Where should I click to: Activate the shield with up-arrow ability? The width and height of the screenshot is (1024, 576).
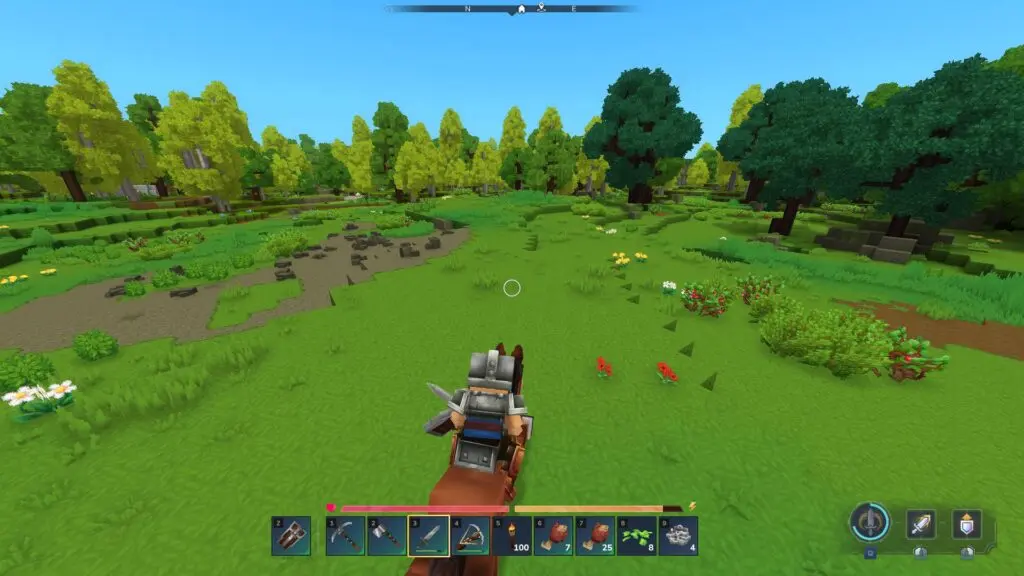coord(966,524)
